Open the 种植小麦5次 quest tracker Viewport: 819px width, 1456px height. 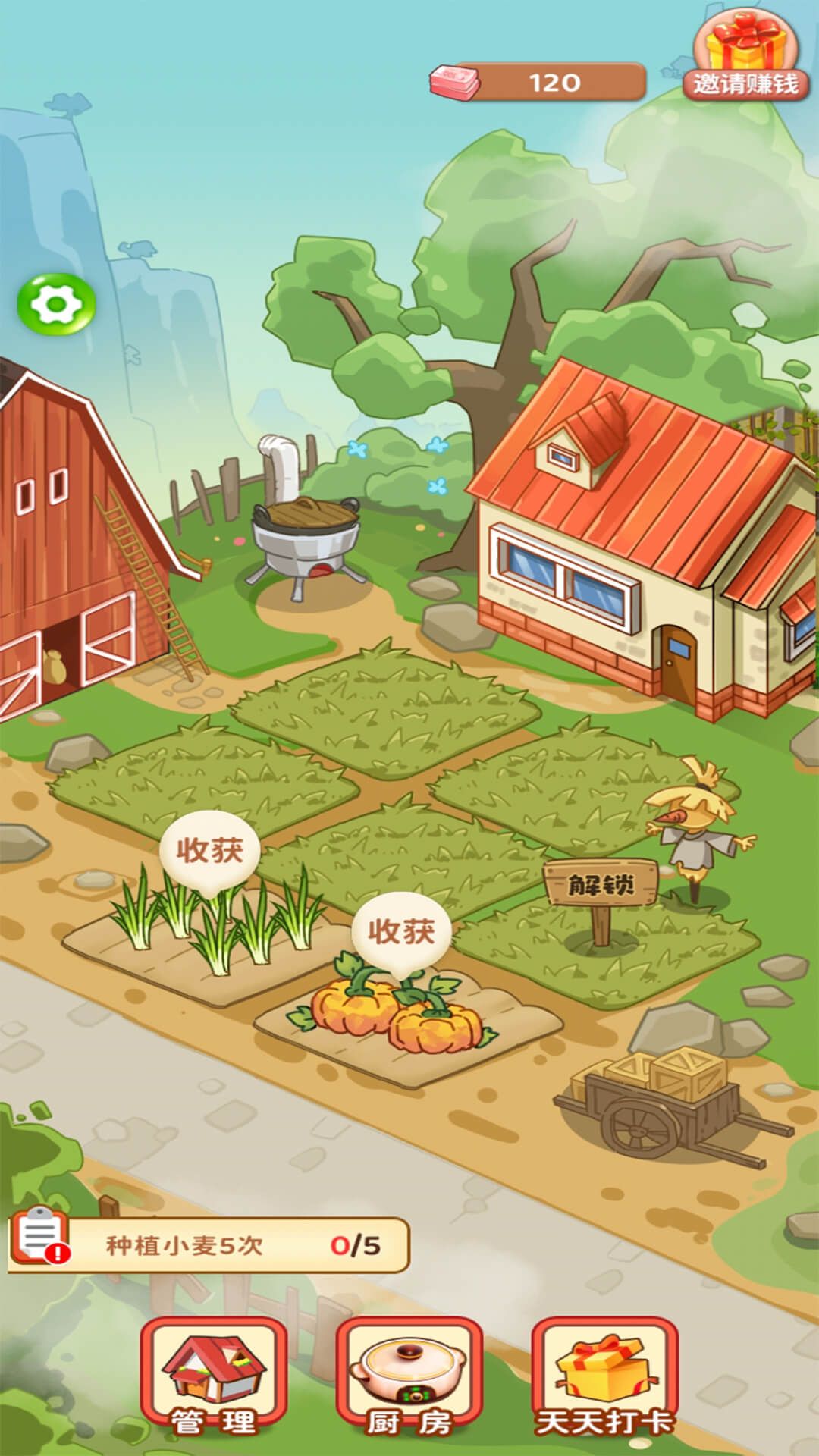coord(209,1245)
